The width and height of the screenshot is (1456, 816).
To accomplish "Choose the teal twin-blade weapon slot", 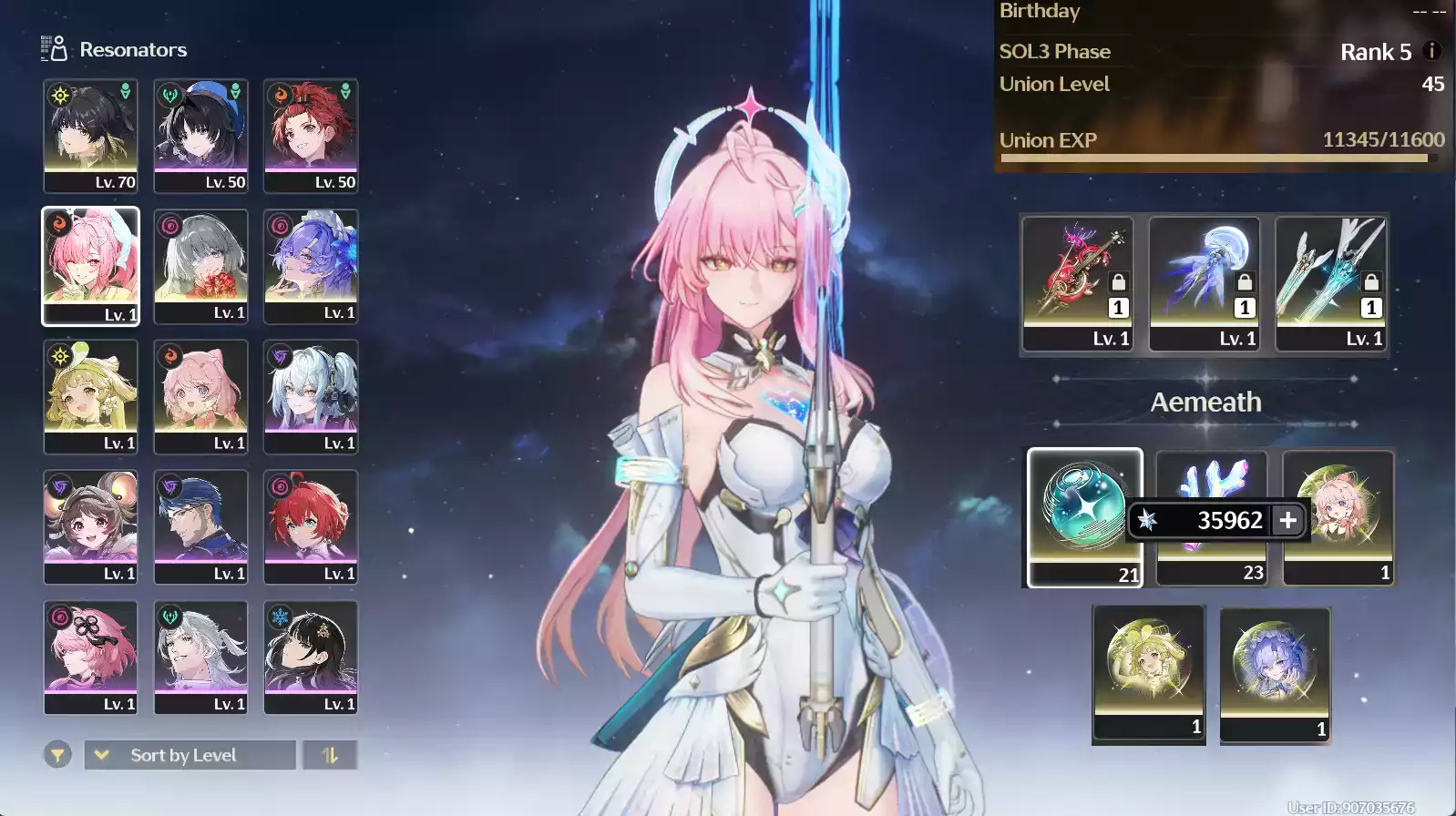I will tap(1331, 282).
